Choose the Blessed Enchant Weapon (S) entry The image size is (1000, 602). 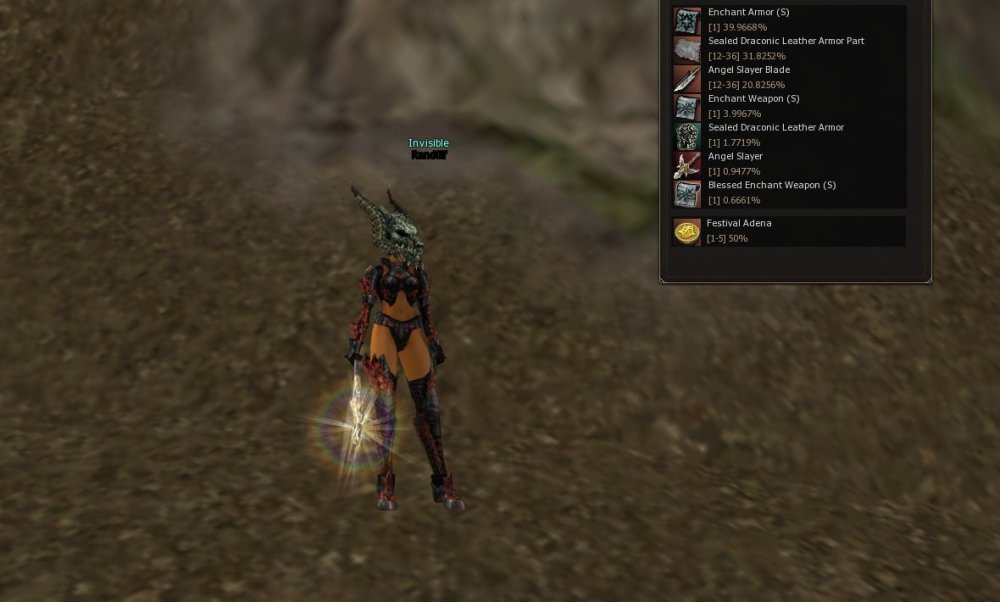[x=771, y=185]
